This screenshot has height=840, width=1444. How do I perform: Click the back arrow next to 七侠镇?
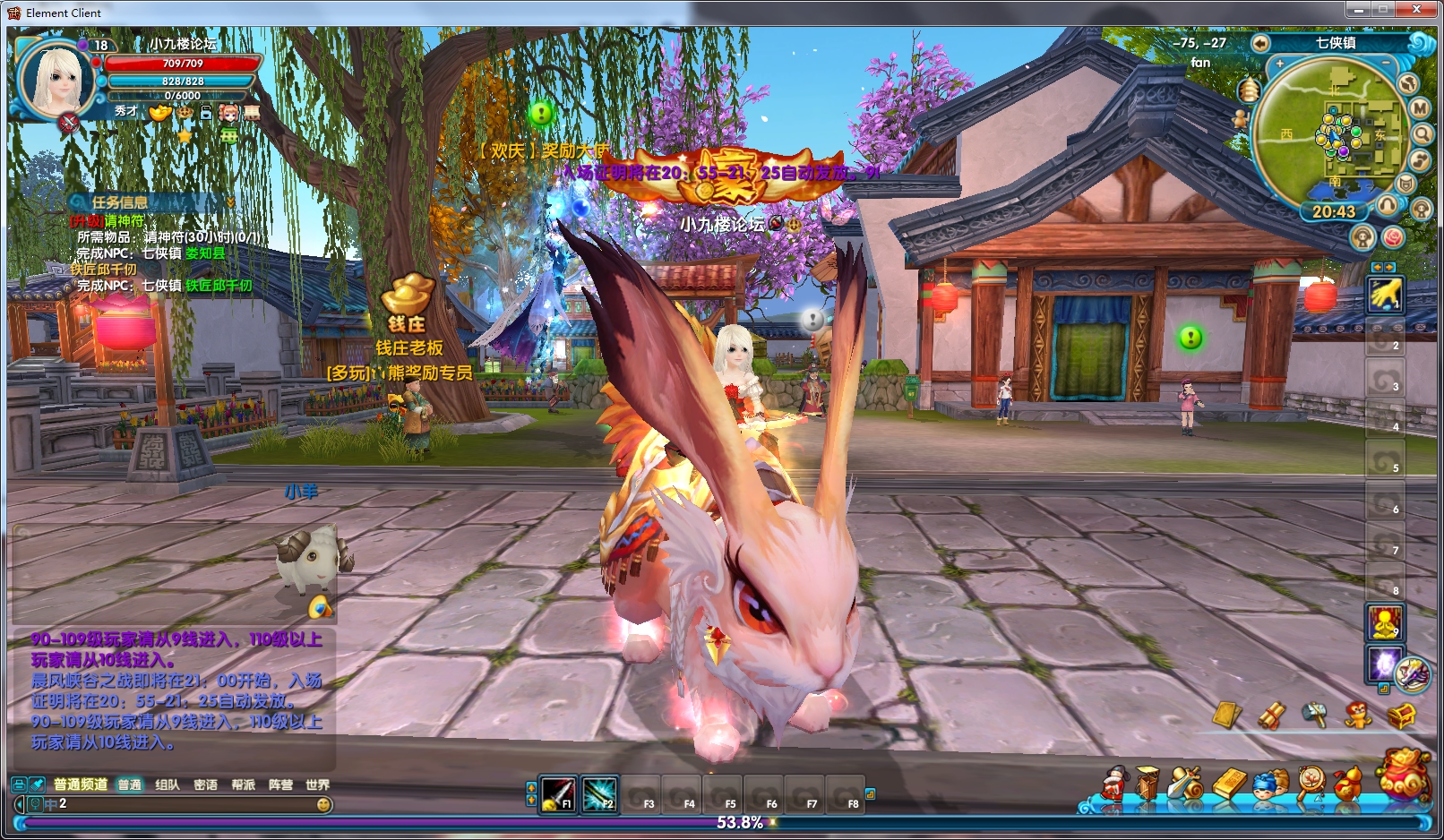(1260, 43)
